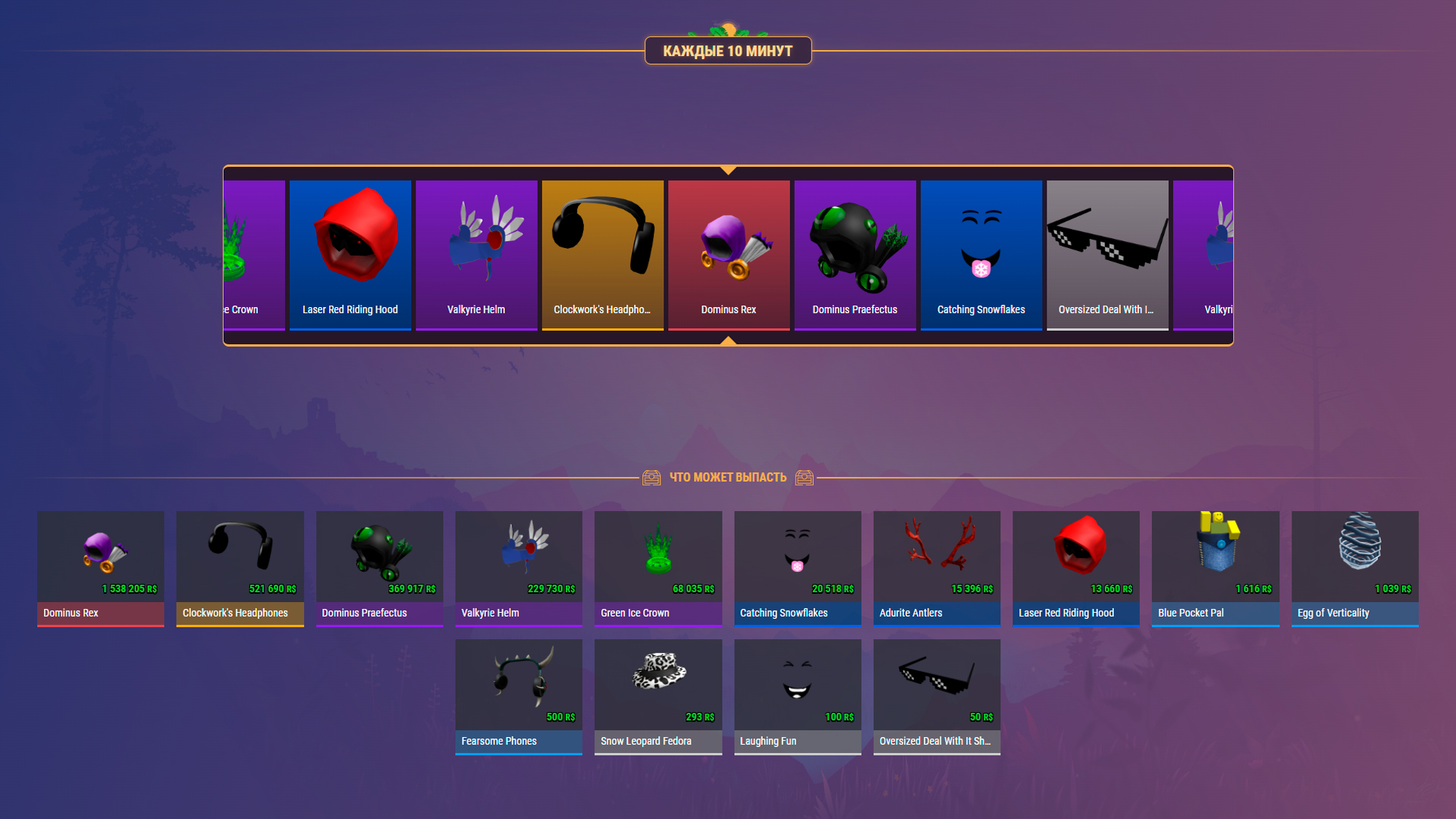Viewport: 1456px width, 819px height.
Task: Select the Dominus Rex helmet image in the carousel
Action: click(x=728, y=243)
